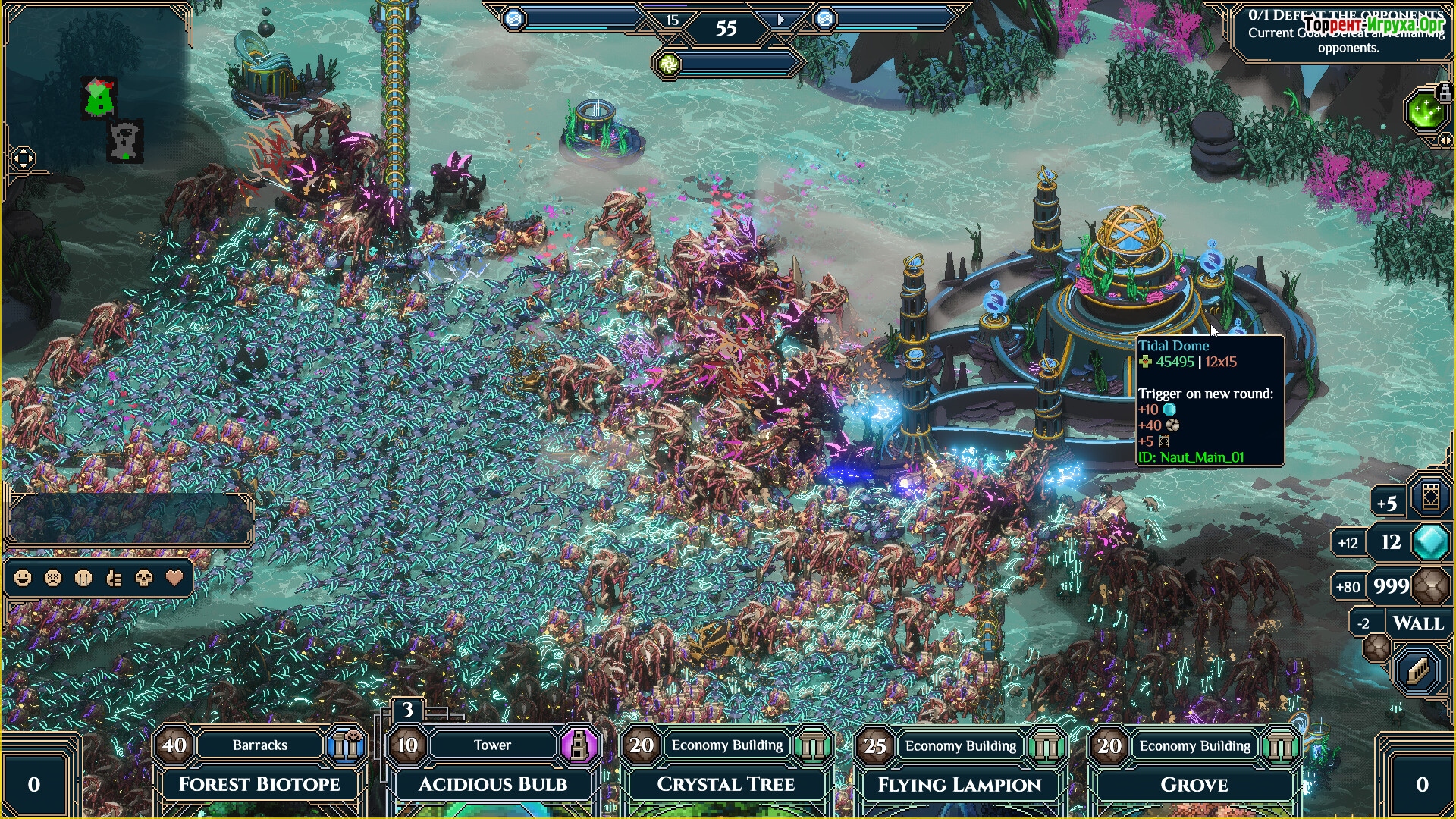
Task: Click the play arrow next to round timer
Action: (x=781, y=20)
